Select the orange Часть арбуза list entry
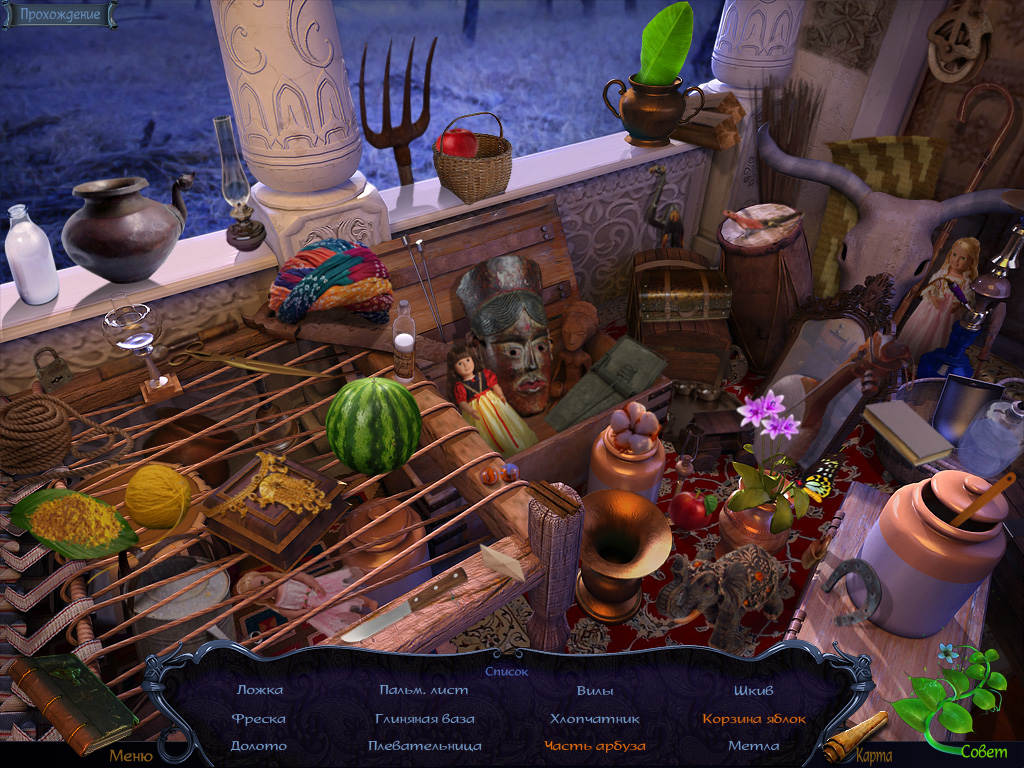Image resolution: width=1024 pixels, height=768 pixels. (x=595, y=746)
